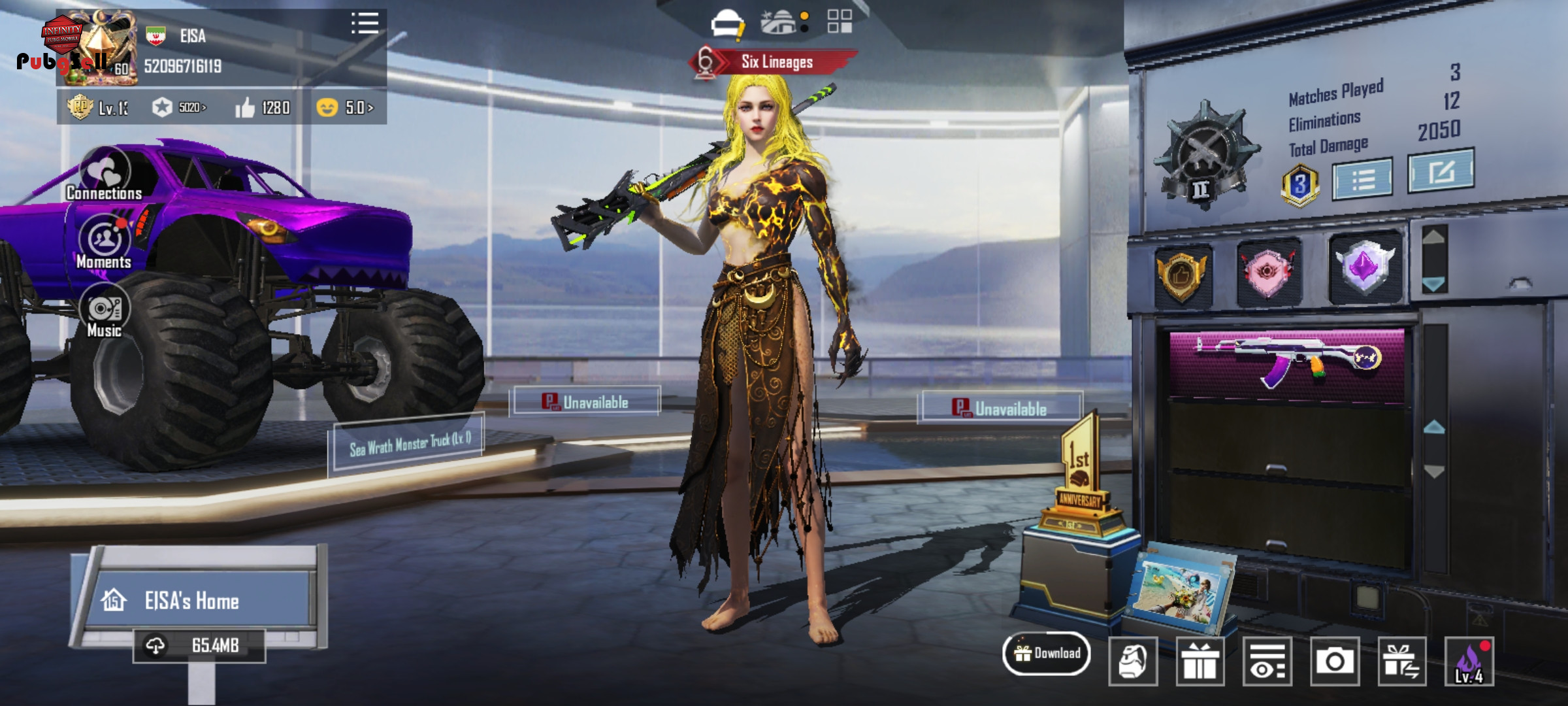Open the camera screenshot tool
Viewport: 1568px width, 706px height.
tap(1334, 662)
